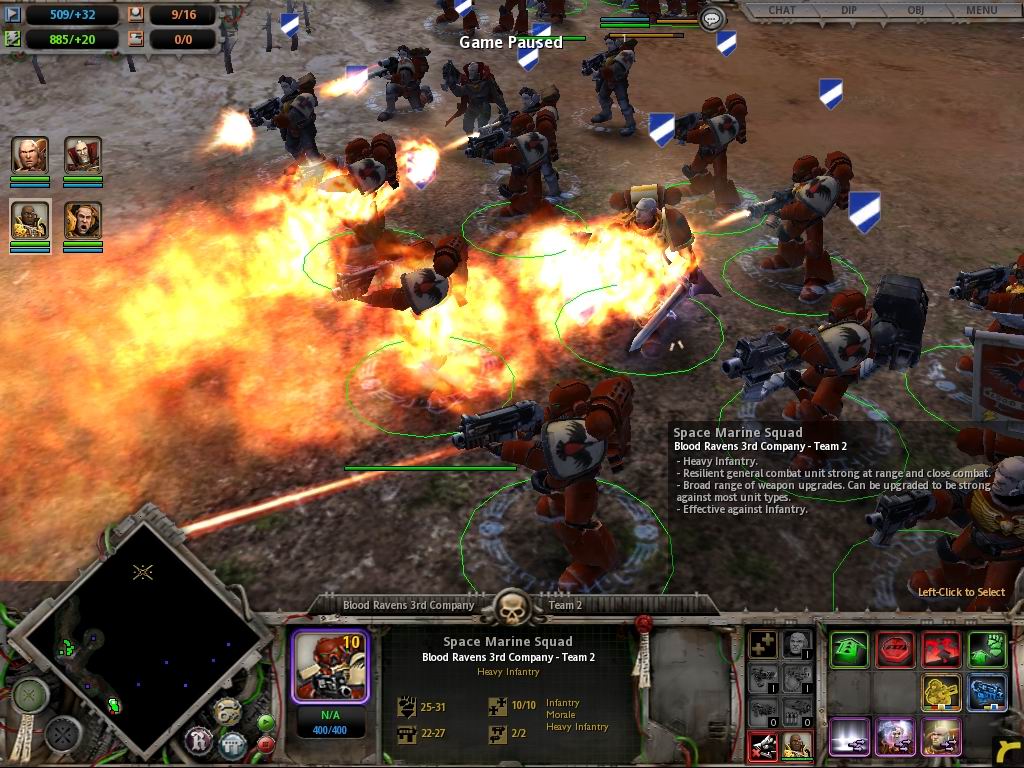Click the blue weapon stance icon

tap(987, 693)
